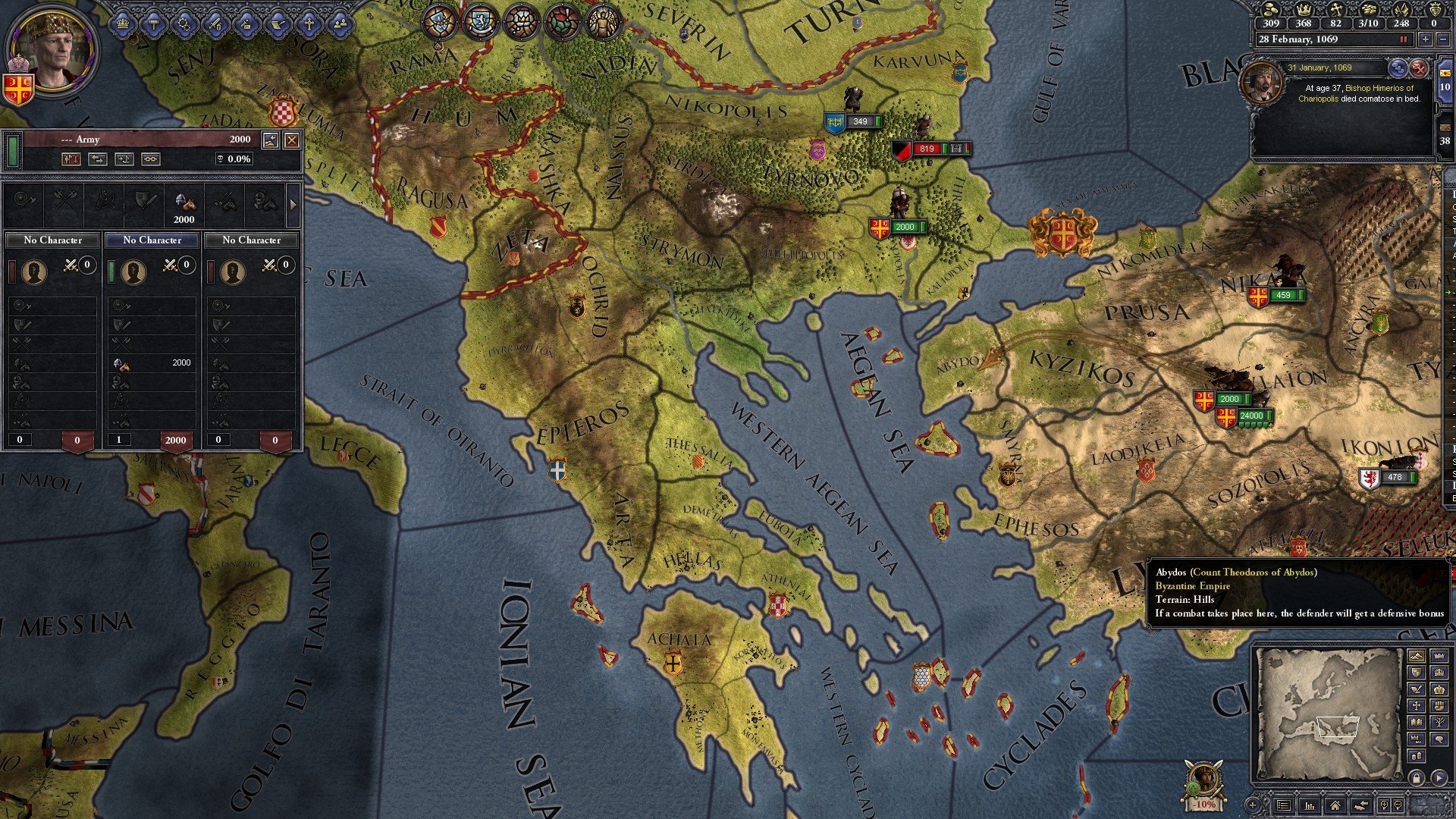This screenshot has width=1456, height=819.
Task: Dismiss the Bishop Himerios death message
Action: (x=1419, y=69)
